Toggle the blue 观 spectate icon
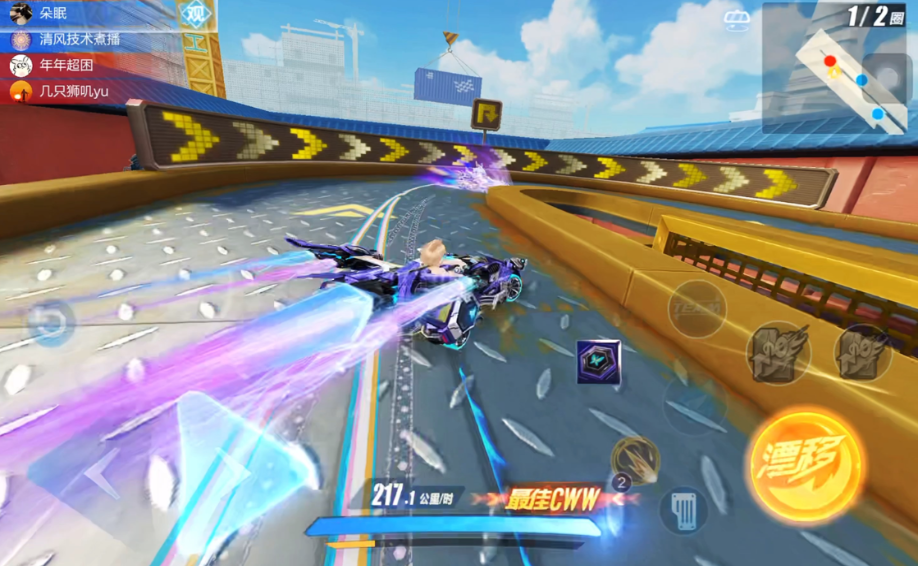Screen dimensions: 918x566 pos(196,14)
